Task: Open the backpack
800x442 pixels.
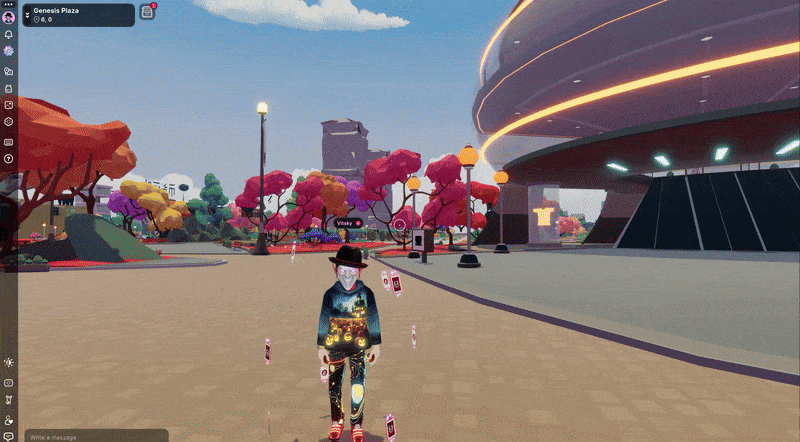Action: click(x=9, y=88)
